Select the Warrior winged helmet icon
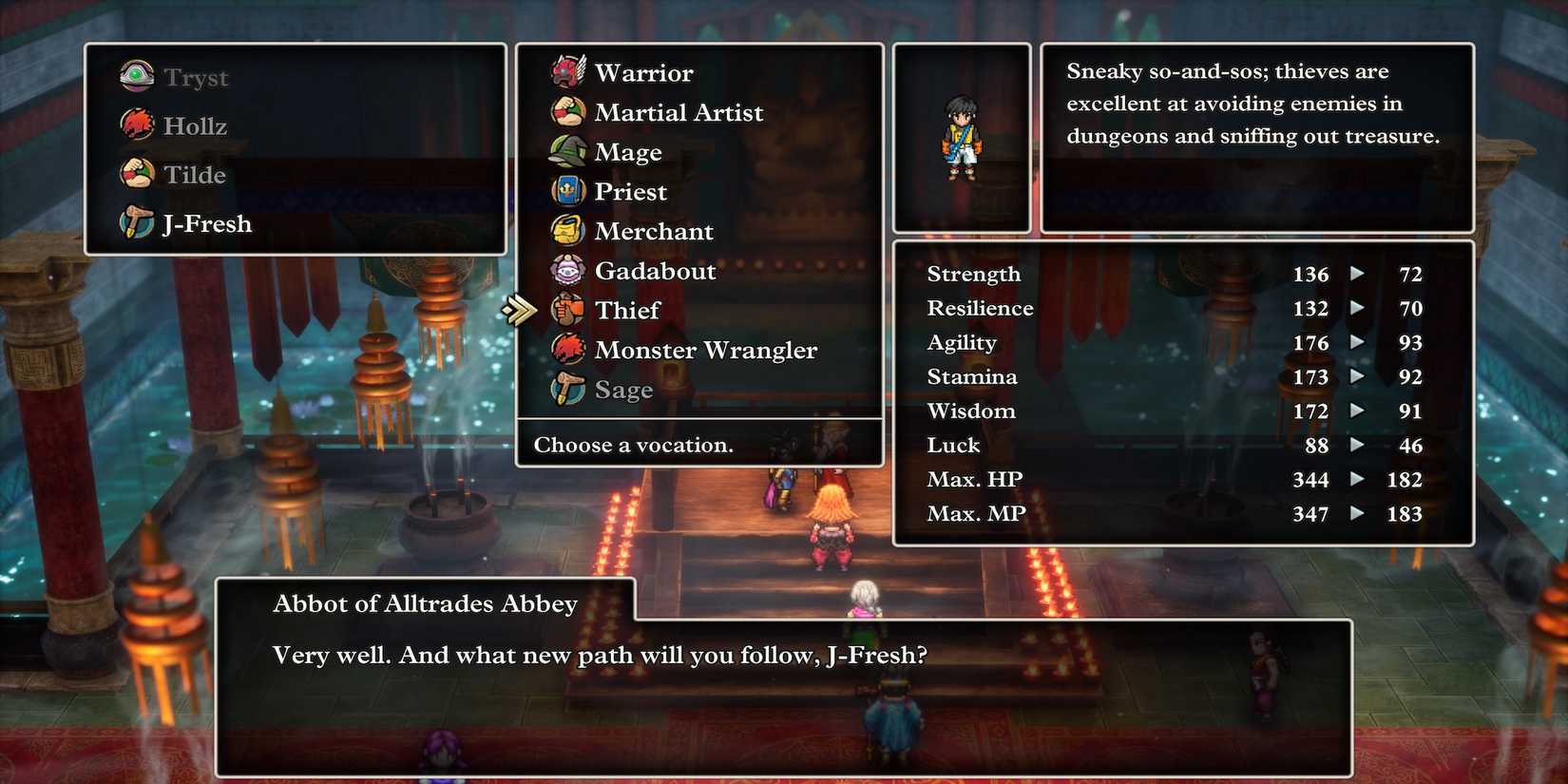Viewport: 1568px width, 784px height. click(x=567, y=71)
